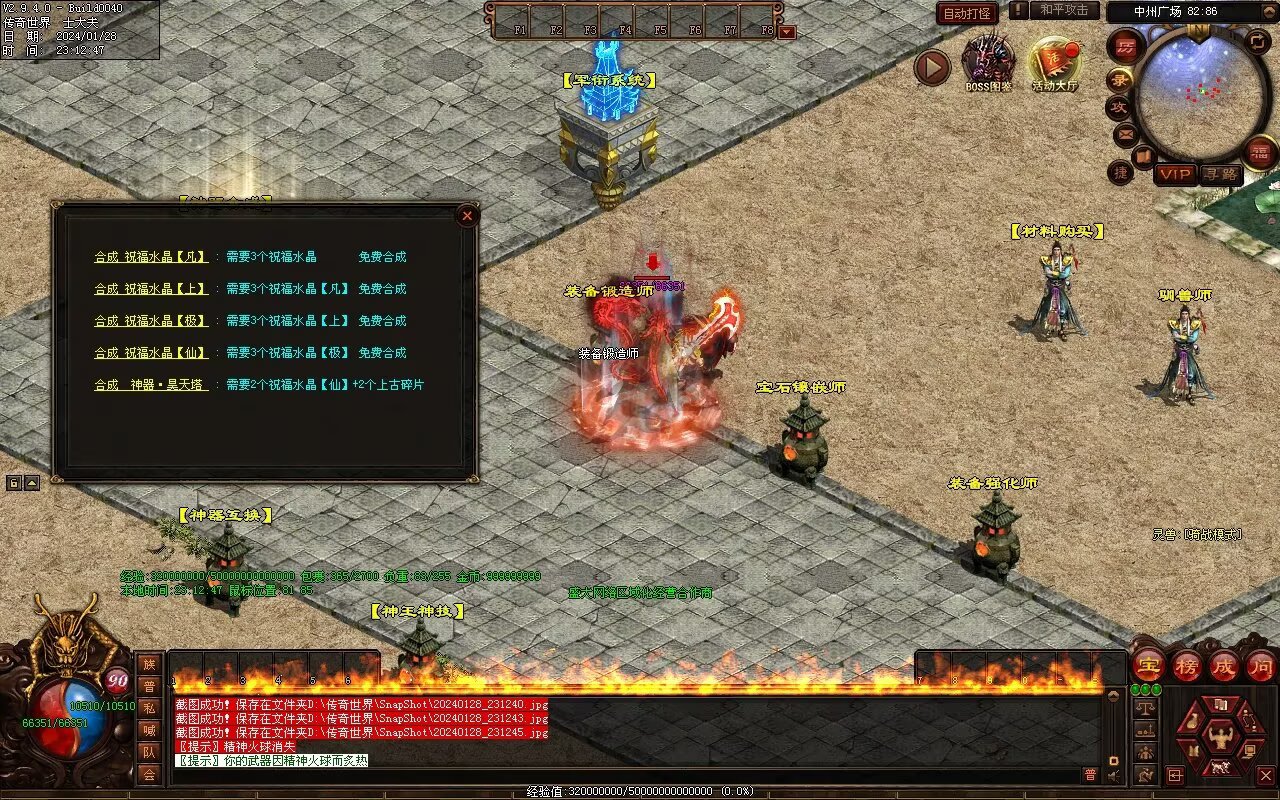Synthesize 神器·昊天塔 from the dialog
This screenshot has height=800, width=1280.
(x=151, y=385)
